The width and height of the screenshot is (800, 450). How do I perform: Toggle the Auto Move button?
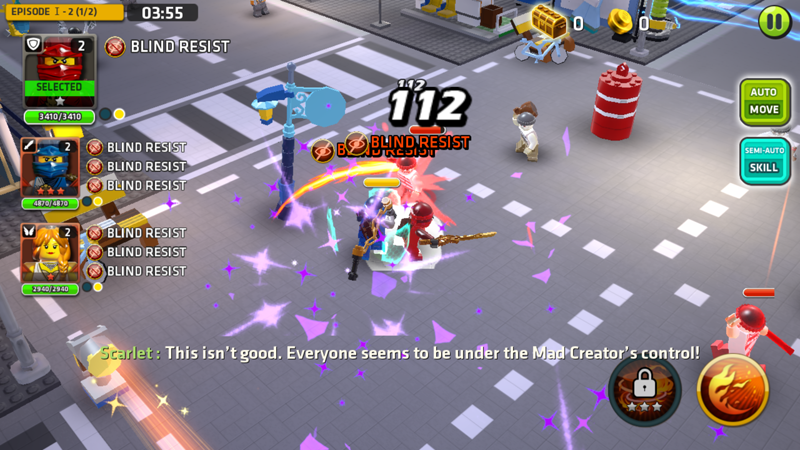tap(764, 102)
